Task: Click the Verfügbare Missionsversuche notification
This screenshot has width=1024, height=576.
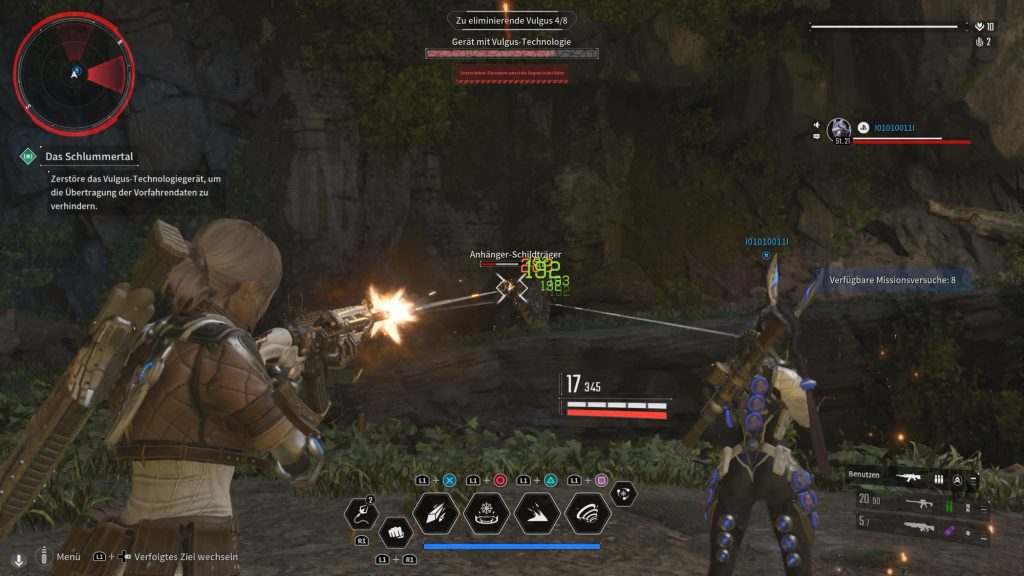Action: click(893, 280)
